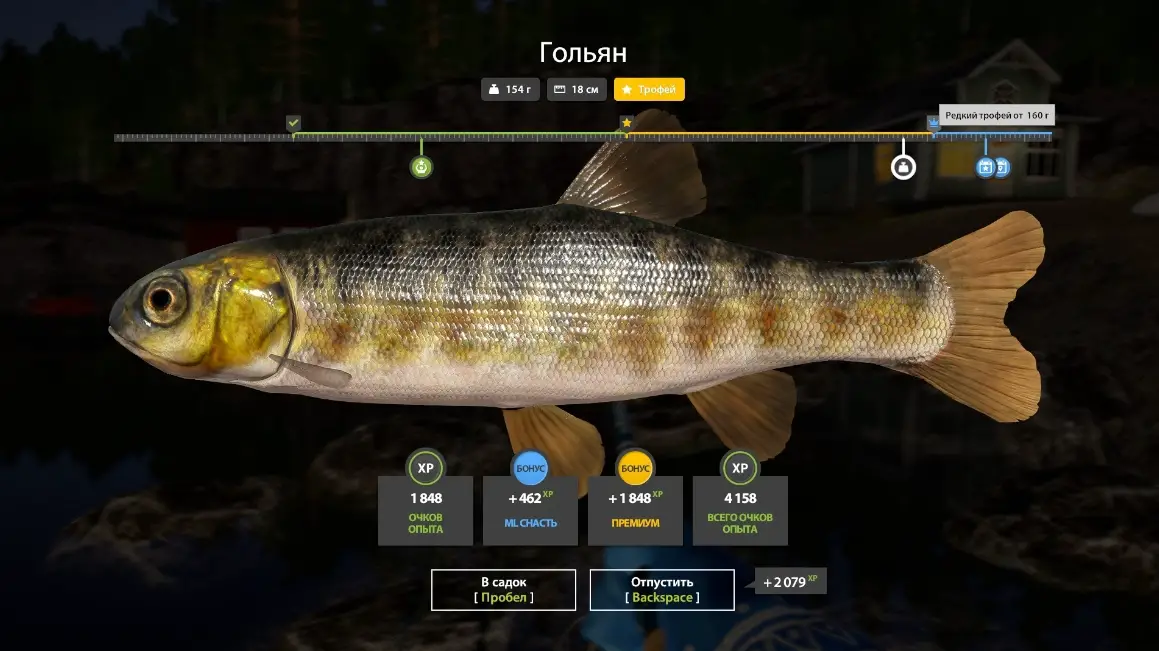This screenshot has width=1159, height=651.
Task: Click the blue crown rare trophy marker
Action: click(x=934, y=123)
